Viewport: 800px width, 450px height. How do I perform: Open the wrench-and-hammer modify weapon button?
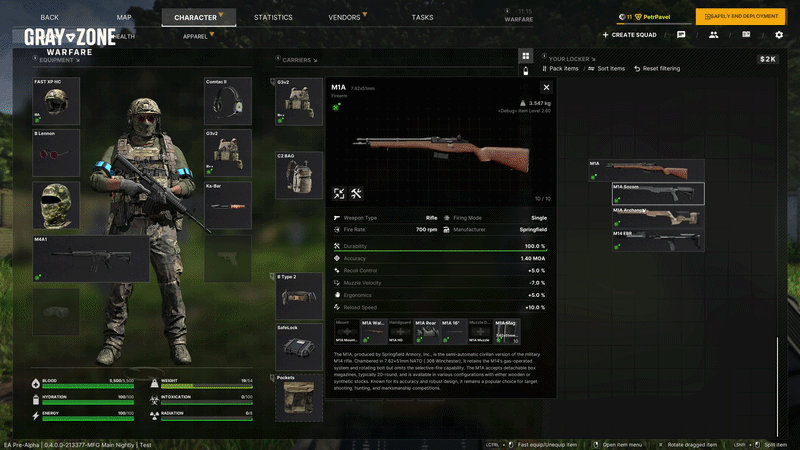pyautogui.click(x=356, y=194)
